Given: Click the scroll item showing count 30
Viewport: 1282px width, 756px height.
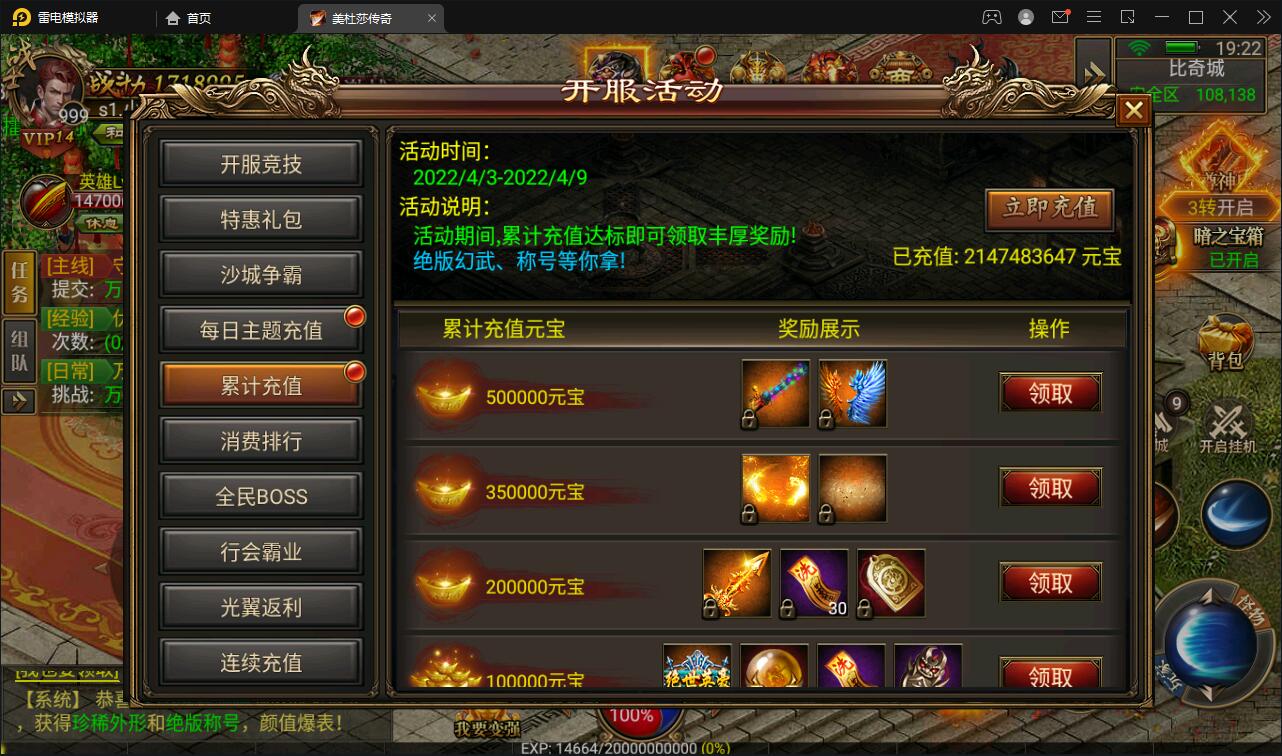Looking at the screenshot, I should coord(813,582).
